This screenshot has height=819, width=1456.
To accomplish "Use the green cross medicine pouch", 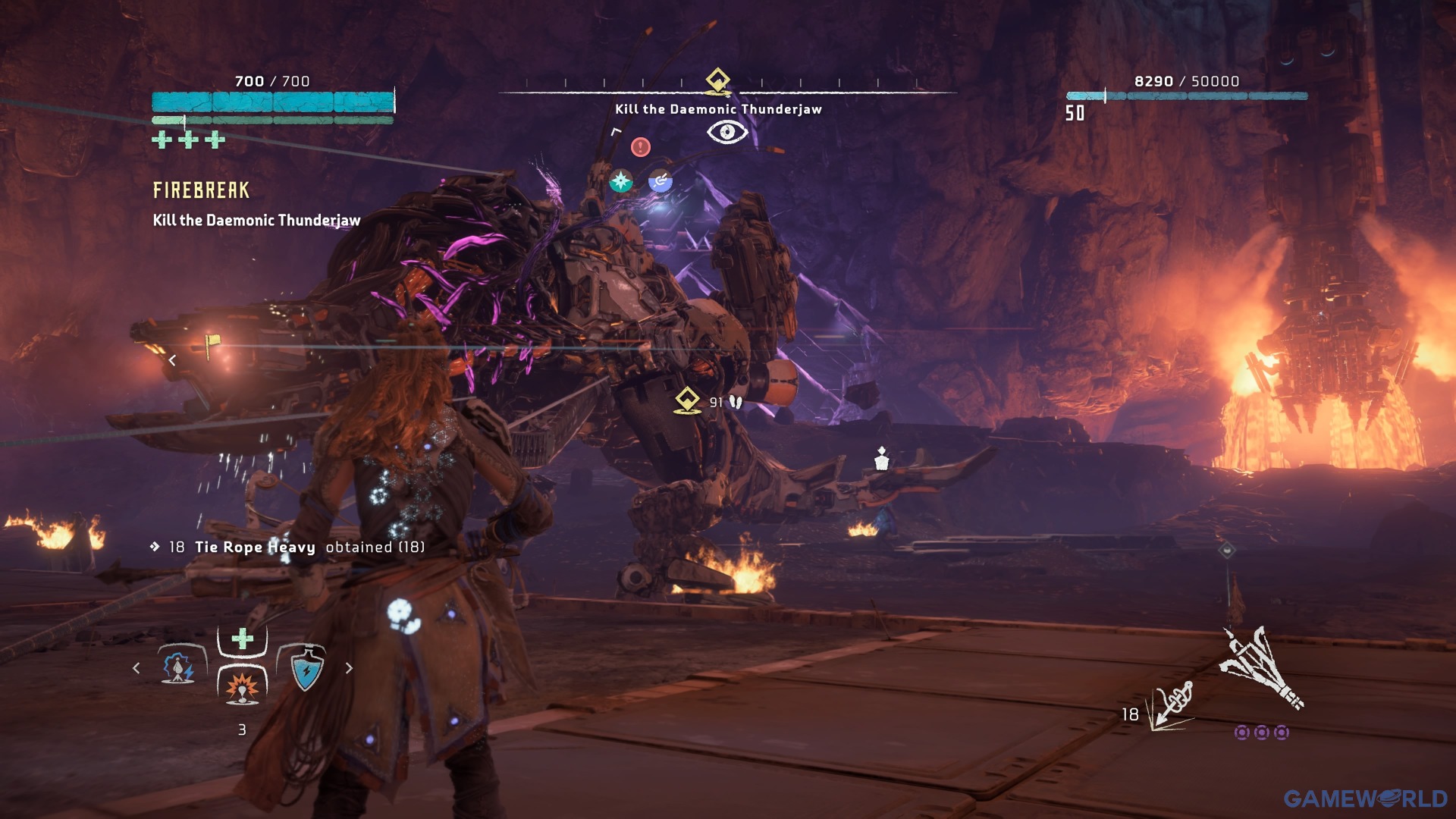I will 243,639.
